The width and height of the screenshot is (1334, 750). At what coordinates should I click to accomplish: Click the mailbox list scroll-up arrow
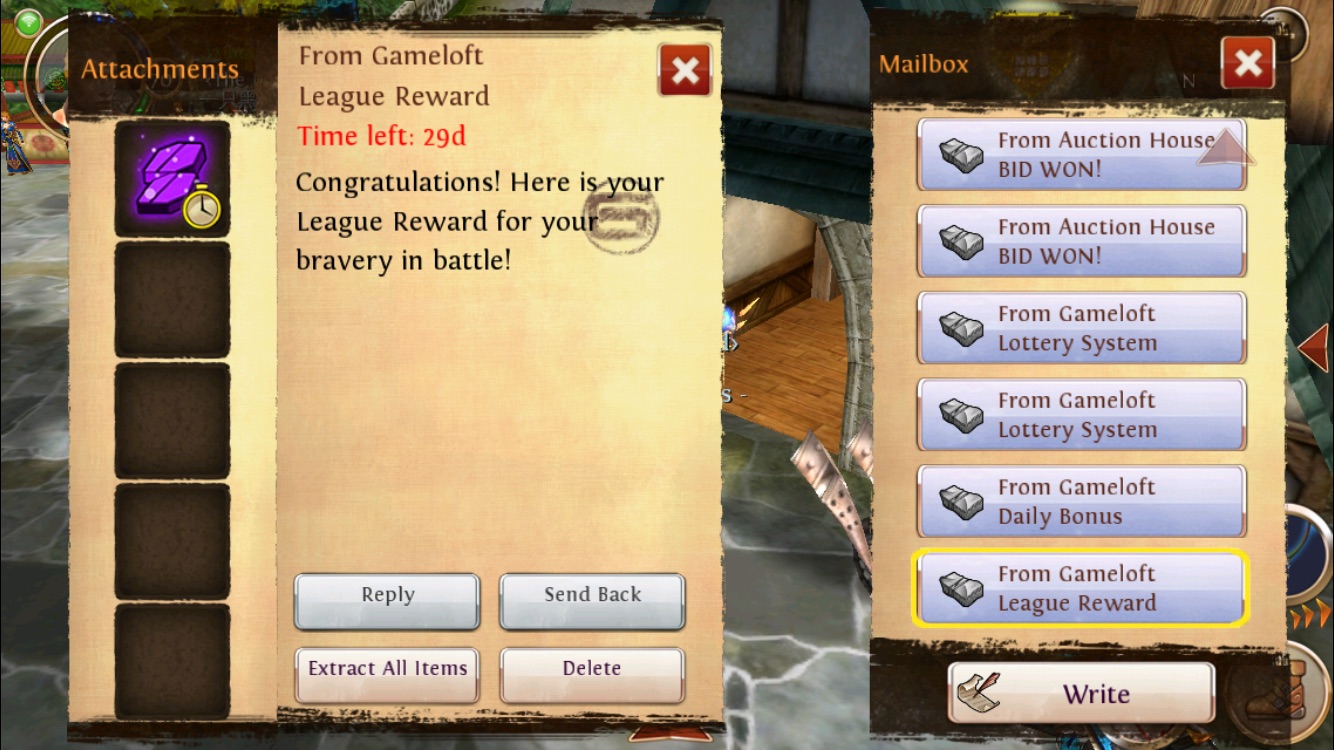click(1224, 147)
